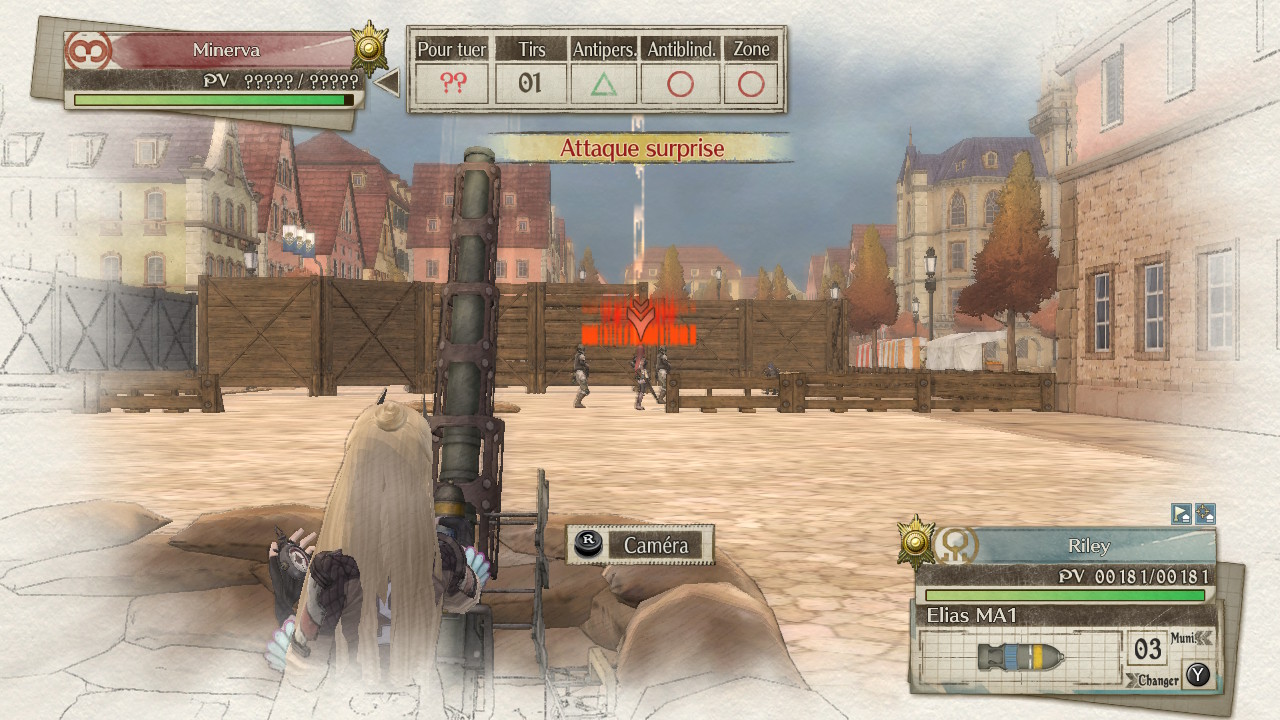This screenshot has width=1280, height=720.
Task: Click the flag status icon above Riley
Action: (1182, 514)
